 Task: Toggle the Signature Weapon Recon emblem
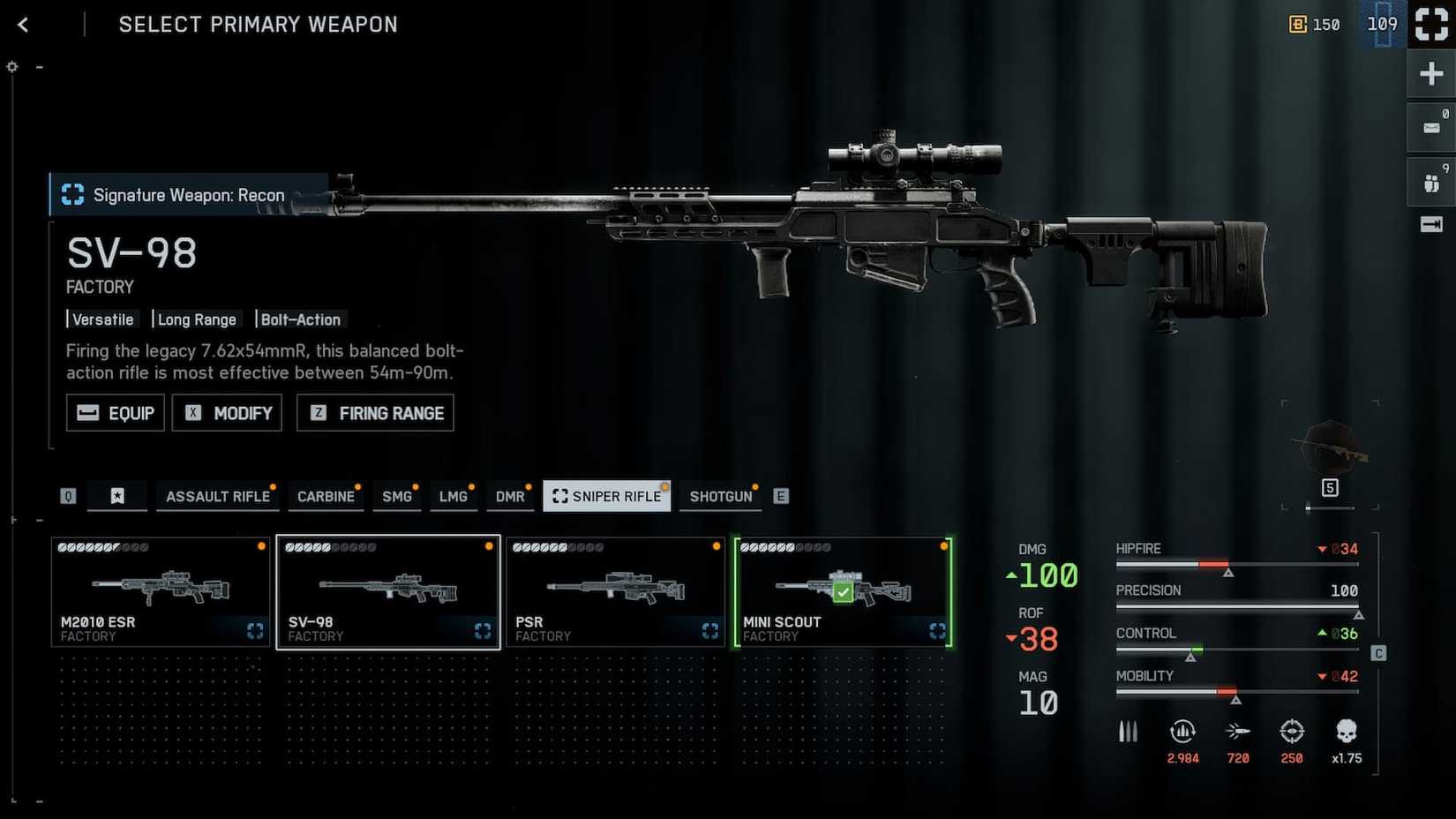point(71,194)
